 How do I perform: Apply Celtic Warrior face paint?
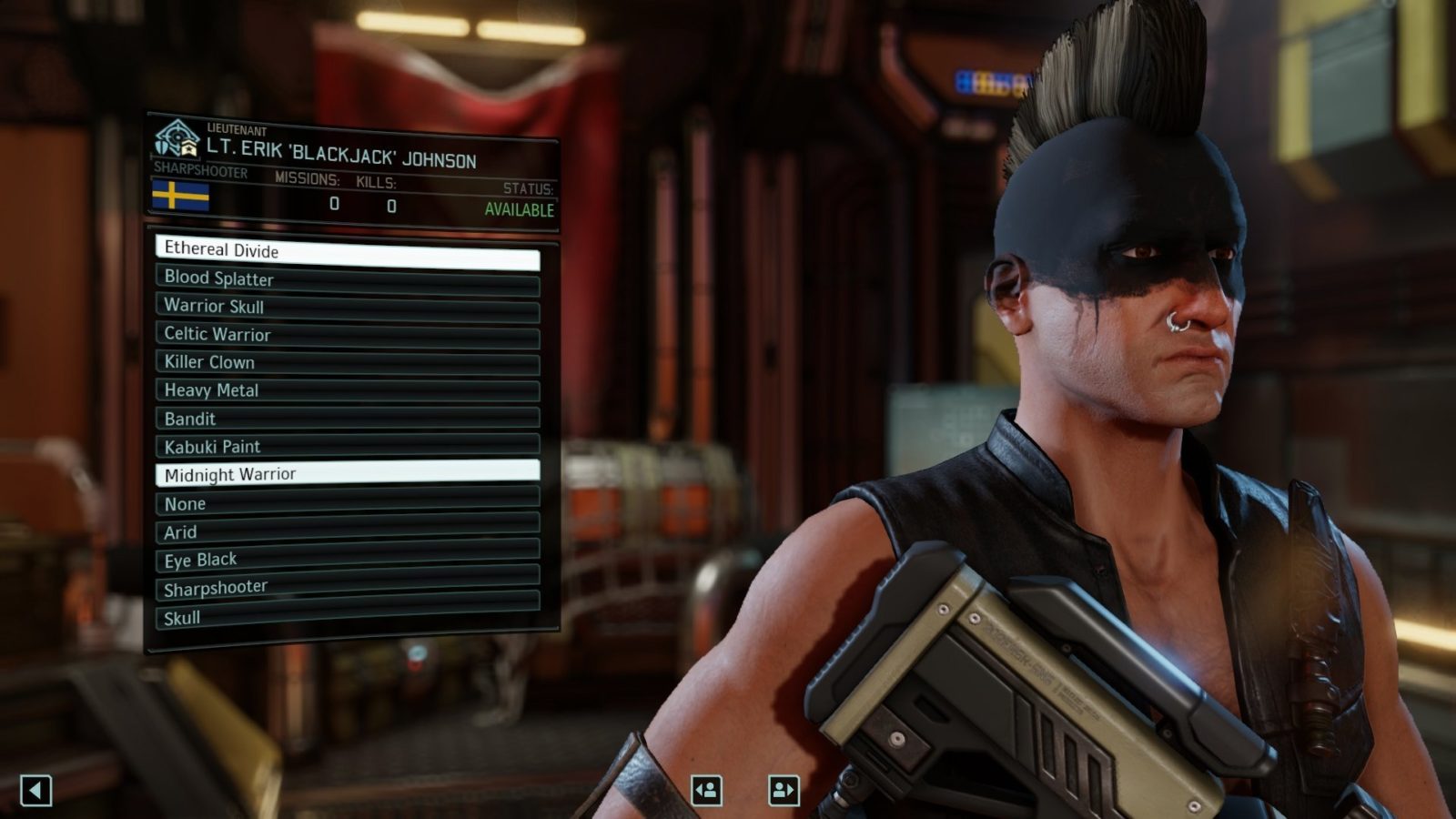[347, 336]
